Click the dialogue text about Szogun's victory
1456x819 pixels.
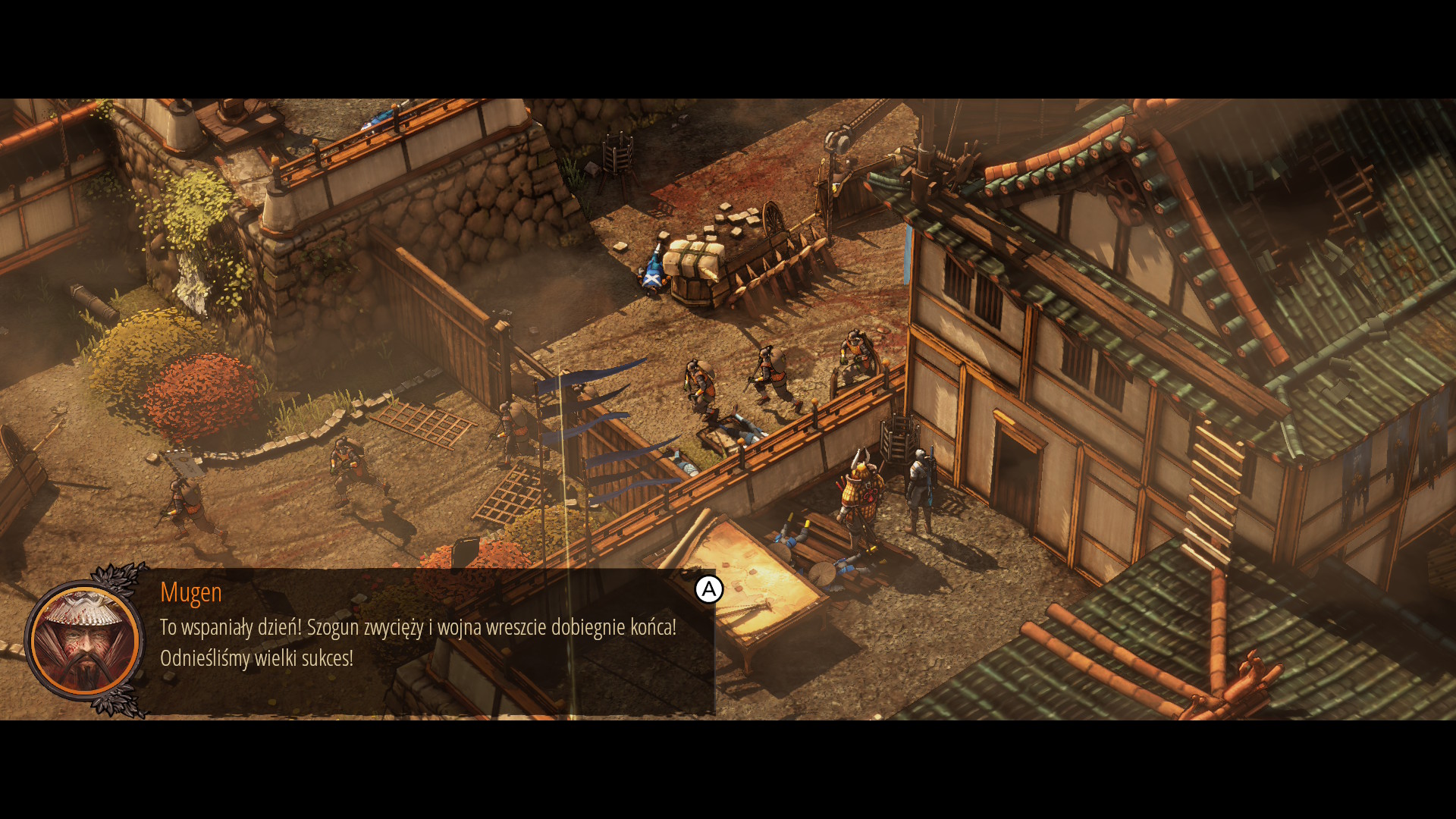point(417,628)
